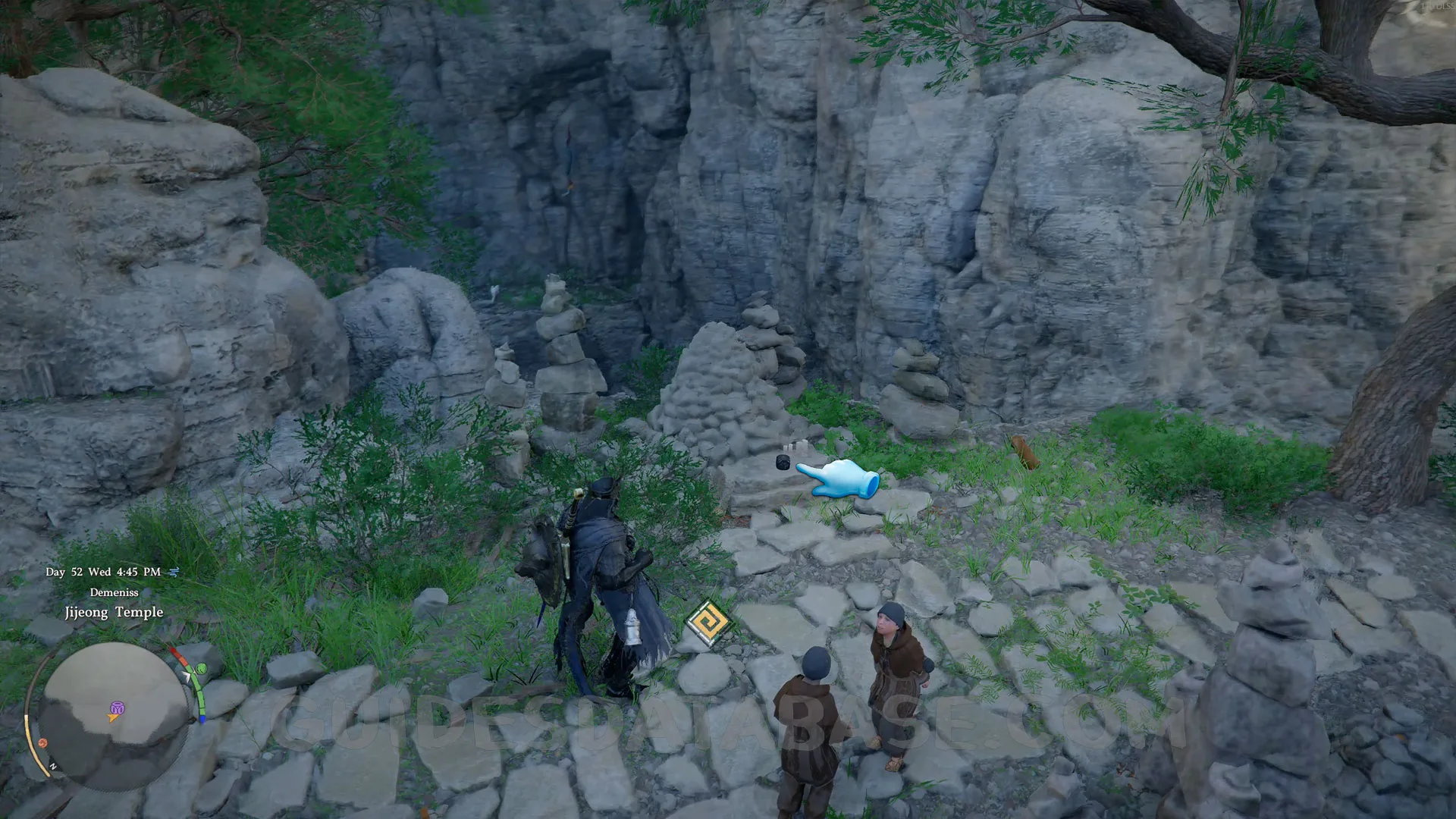Click the green orb icon beside the minimap
Image resolution: width=1456 pixels, height=819 pixels.
pos(202,668)
